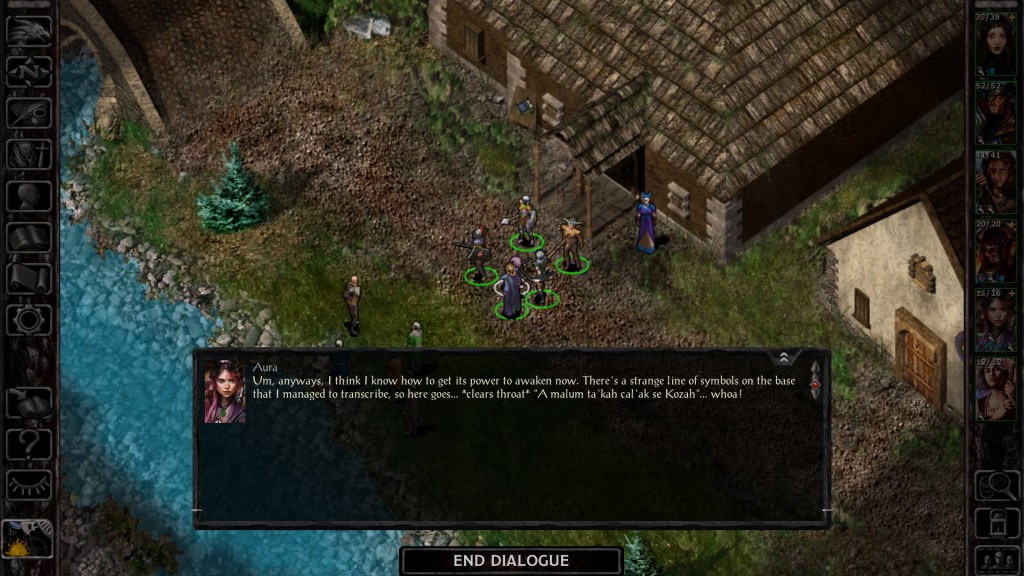
Task: Open the area map with the compass icon
Action: tap(29, 71)
